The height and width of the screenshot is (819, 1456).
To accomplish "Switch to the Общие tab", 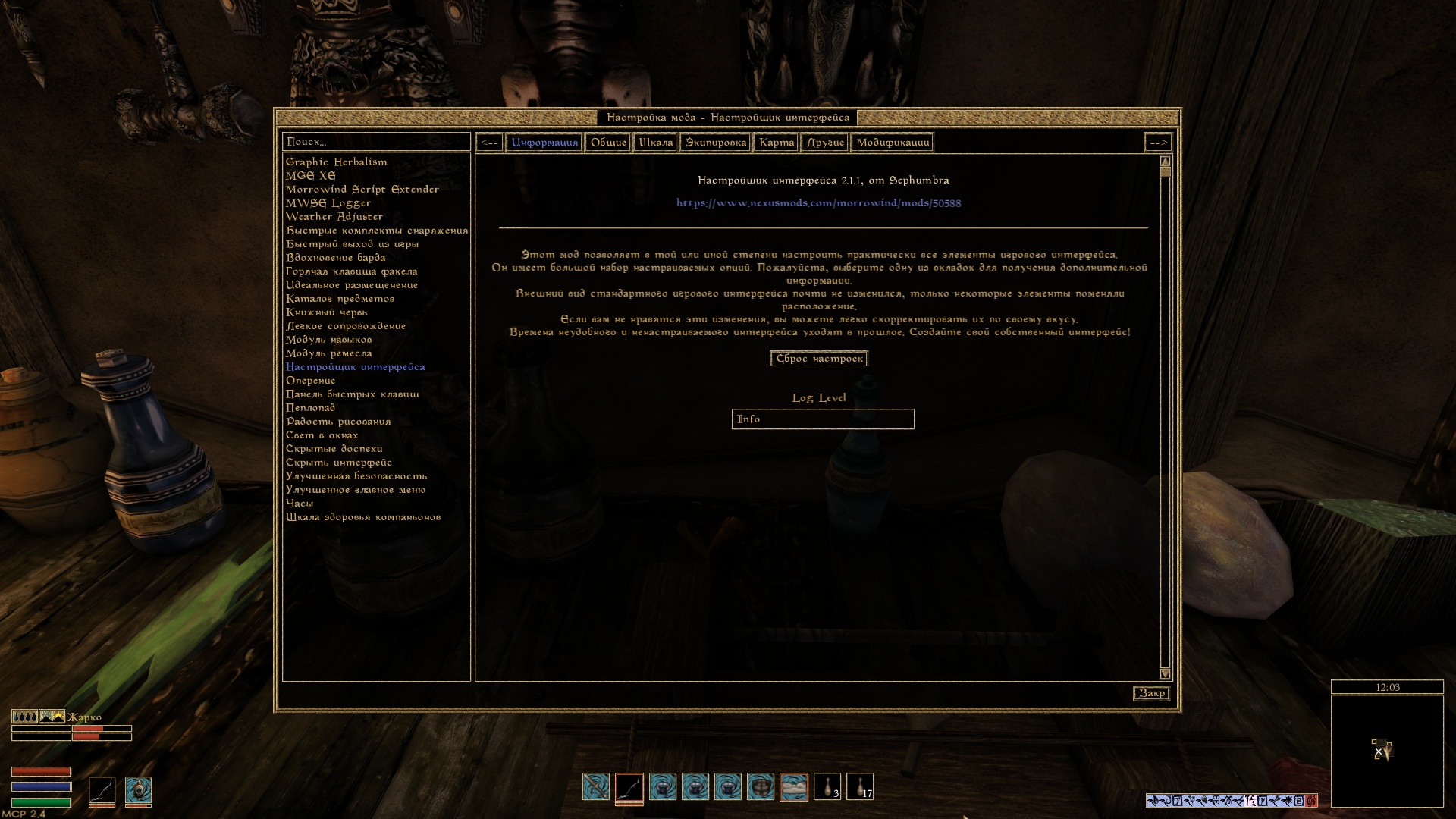I will (608, 143).
